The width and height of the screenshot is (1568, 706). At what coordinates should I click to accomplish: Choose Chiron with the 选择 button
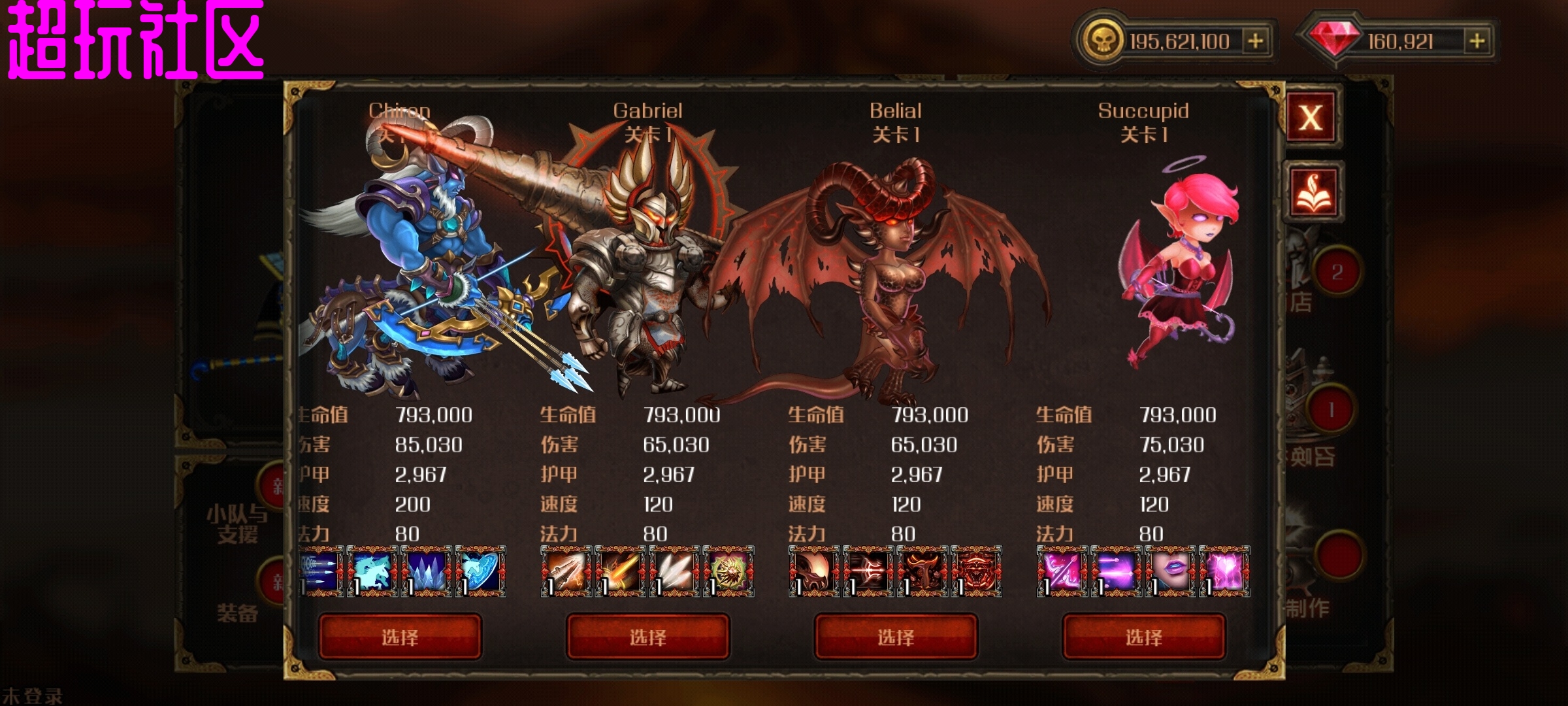coord(400,637)
